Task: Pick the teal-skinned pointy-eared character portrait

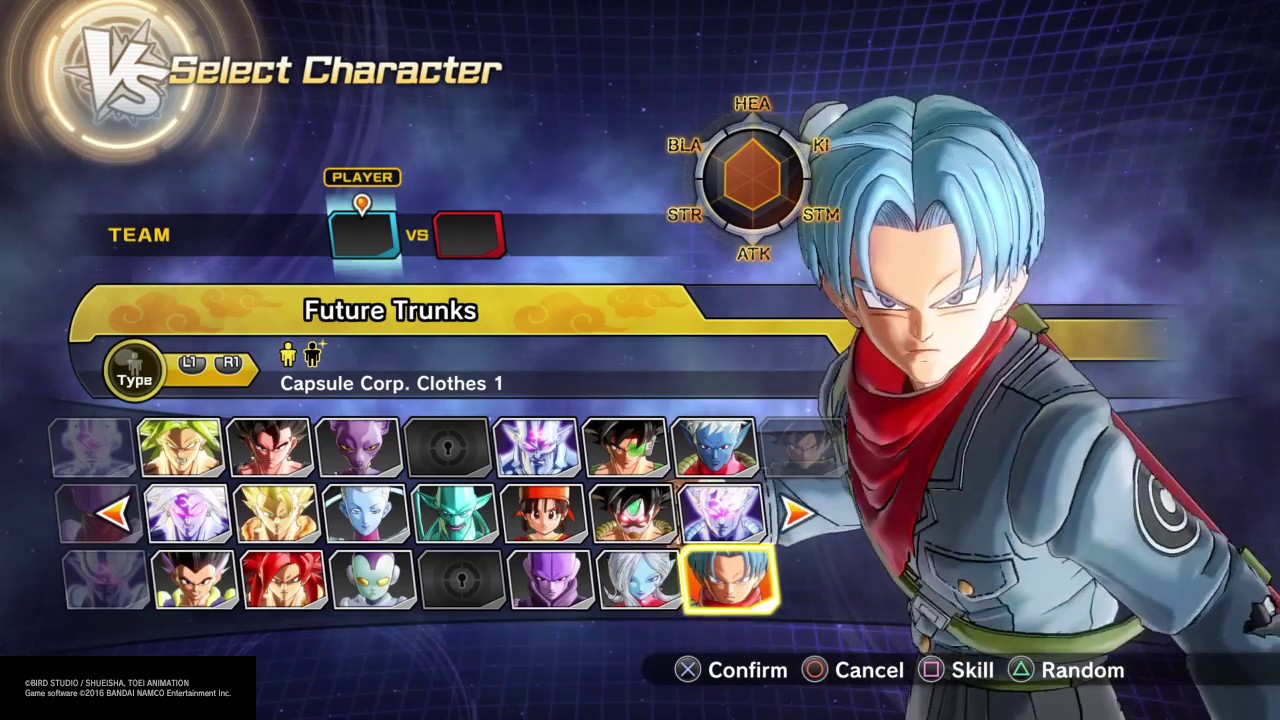Action: tap(454, 513)
